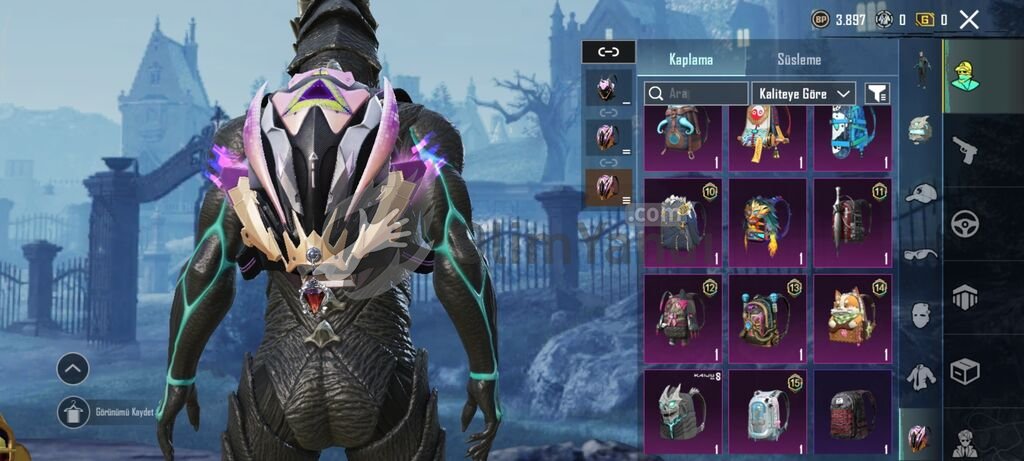Show the sunglasses category
Viewport: 1024px width, 461px height.
tap(920, 254)
